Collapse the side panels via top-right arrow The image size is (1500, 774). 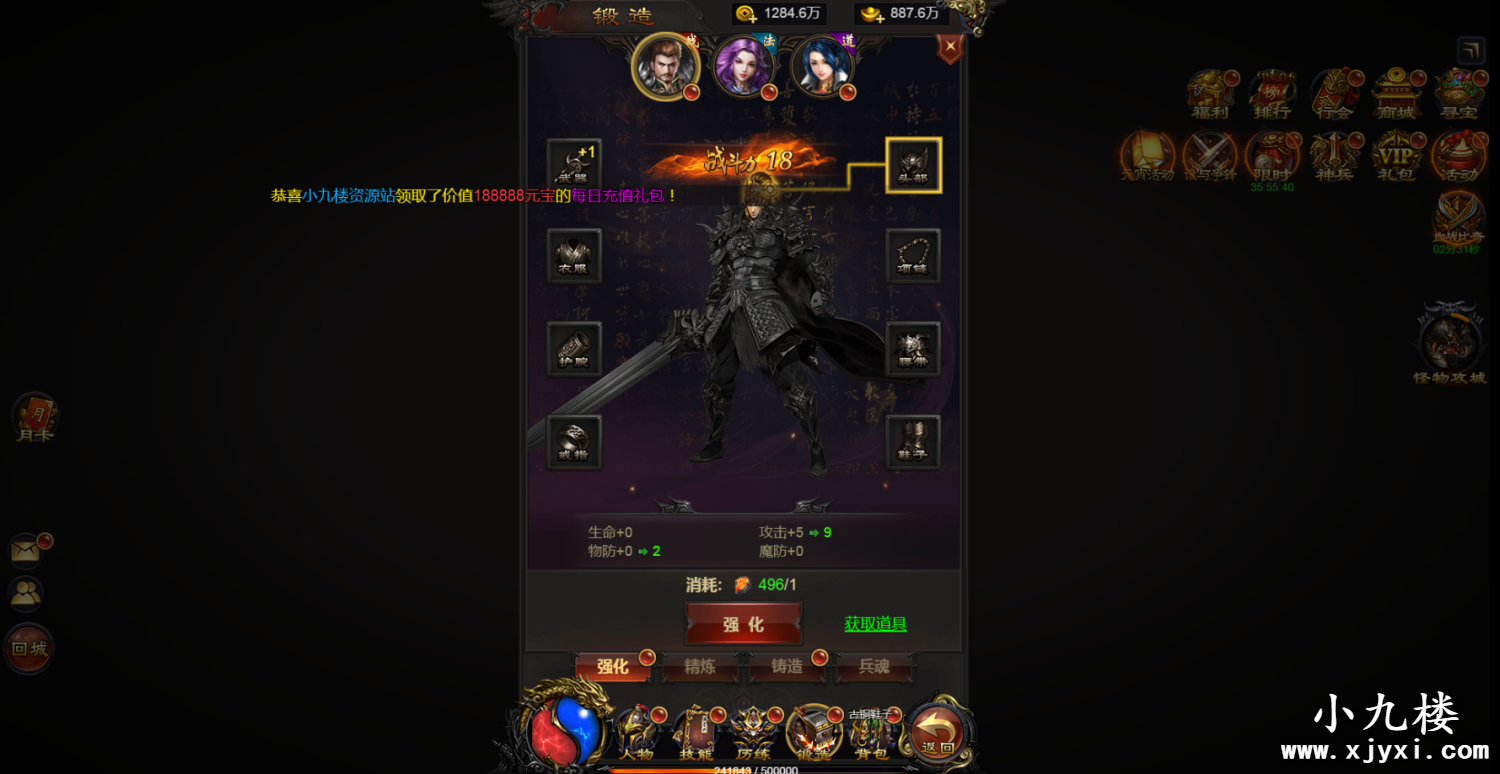pyautogui.click(x=1471, y=50)
